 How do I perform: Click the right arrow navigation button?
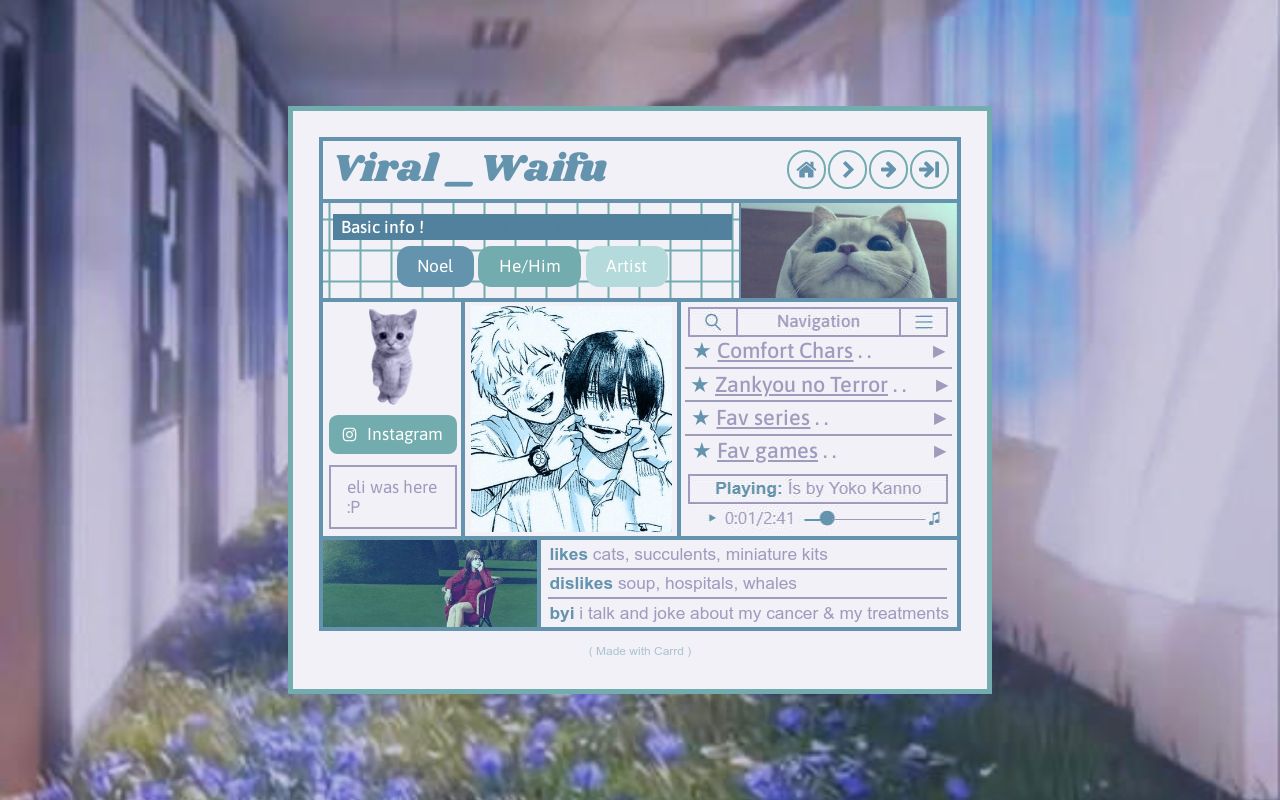pyautogui.click(x=888, y=170)
